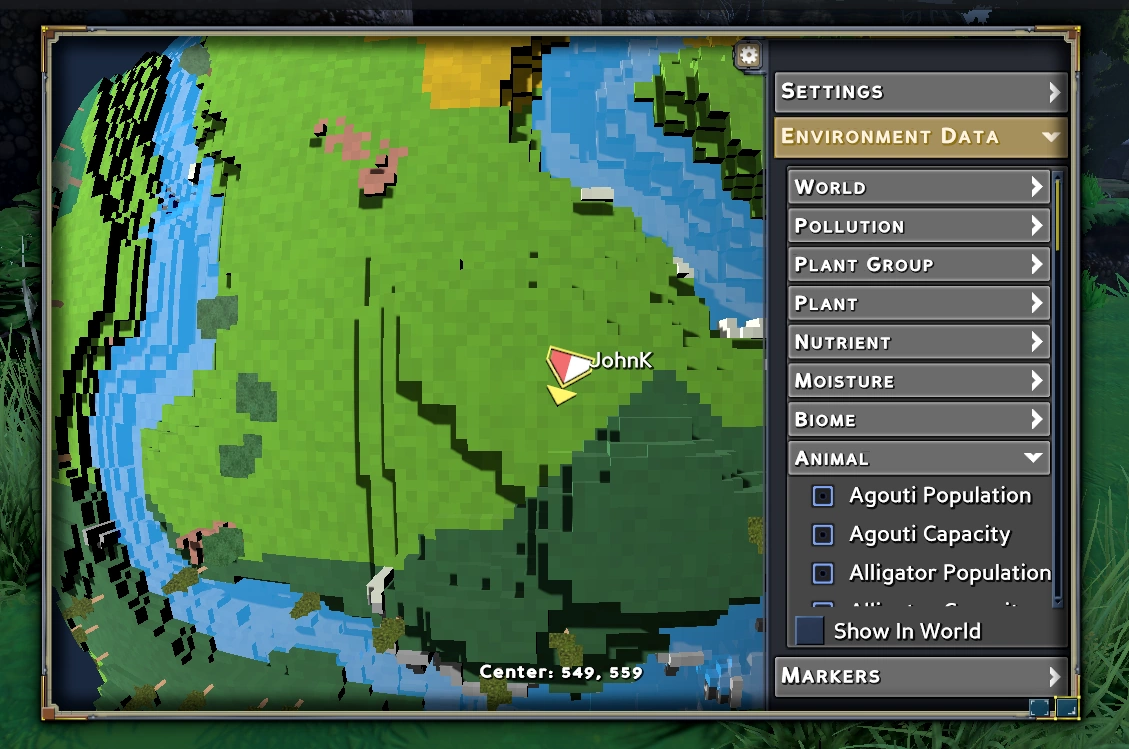1129x749 pixels.
Task: Select the JohnK player marker on map
Action: (x=569, y=366)
